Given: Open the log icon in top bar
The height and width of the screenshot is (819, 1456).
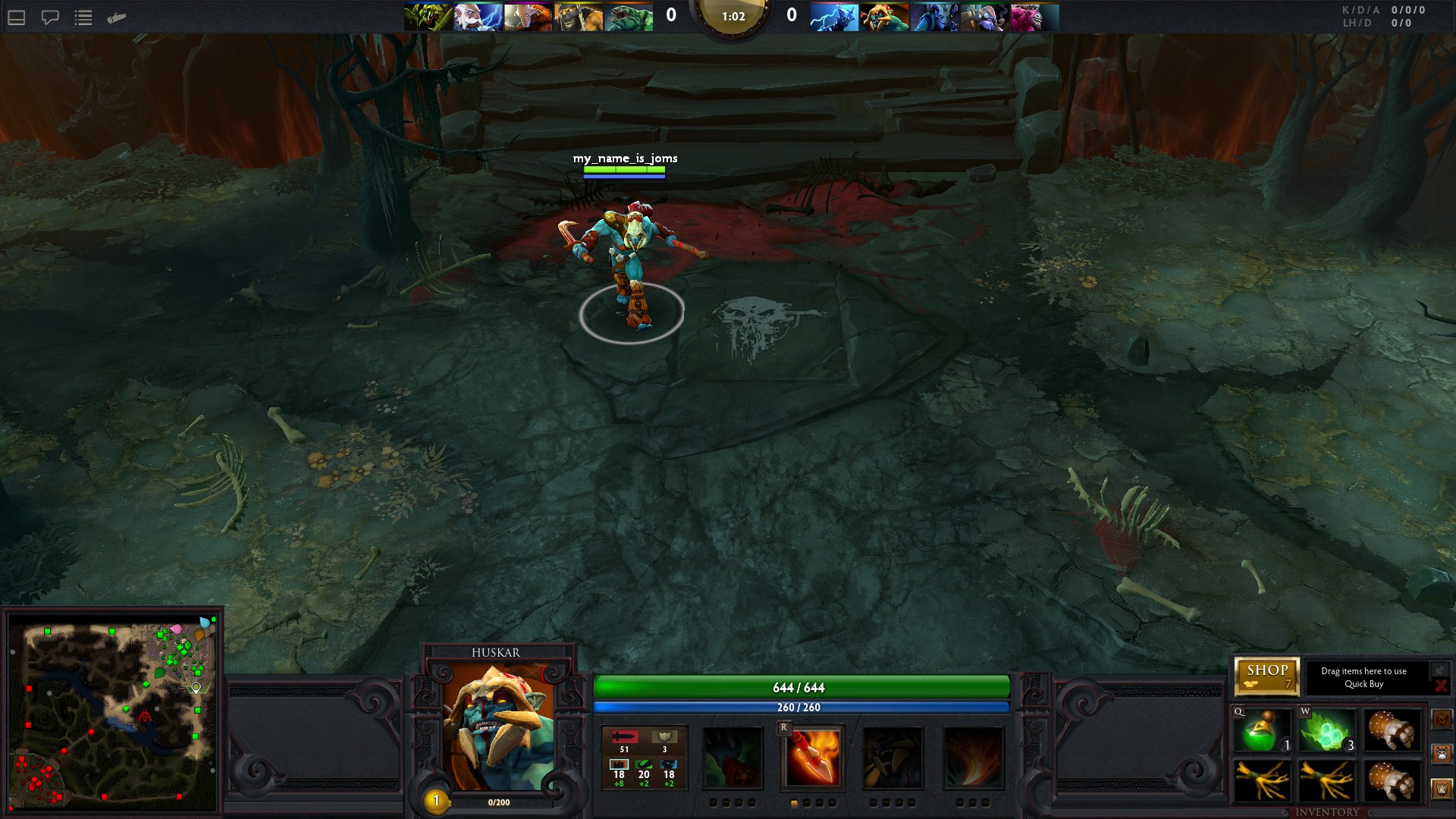Looking at the screenshot, I should (x=116, y=17).
